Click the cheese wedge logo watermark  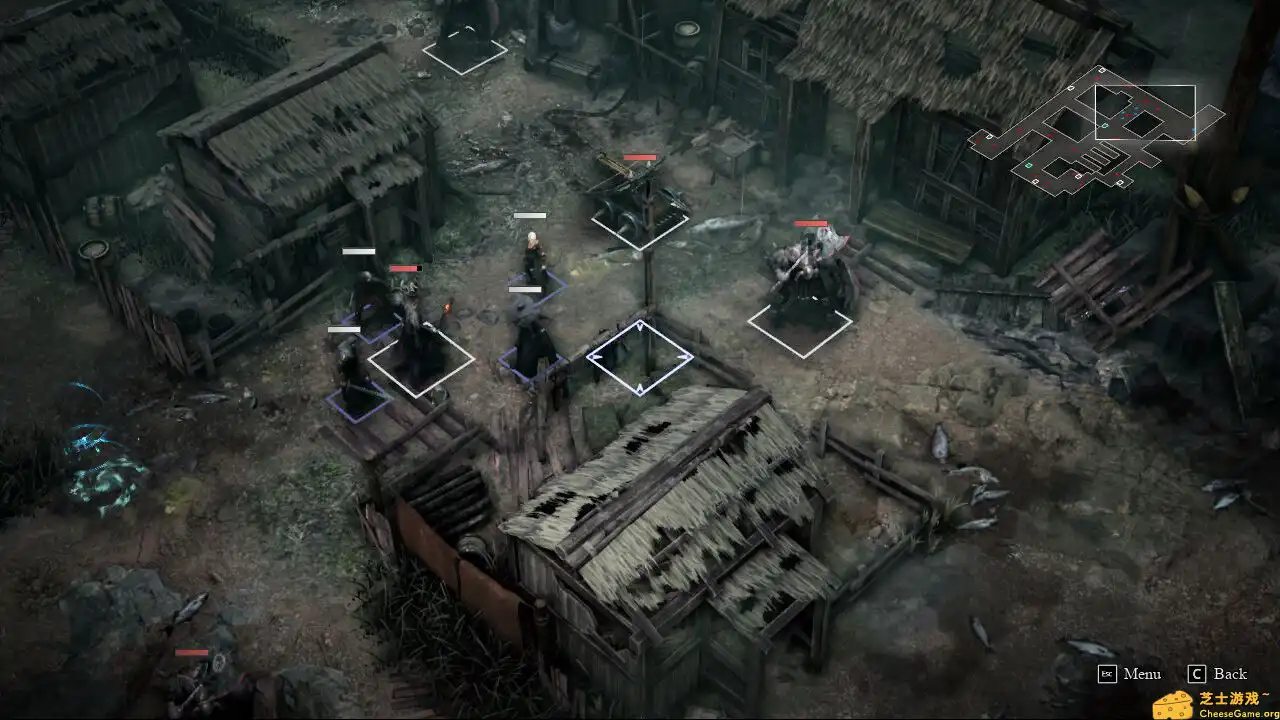pyautogui.click(x=1173, y=704)
